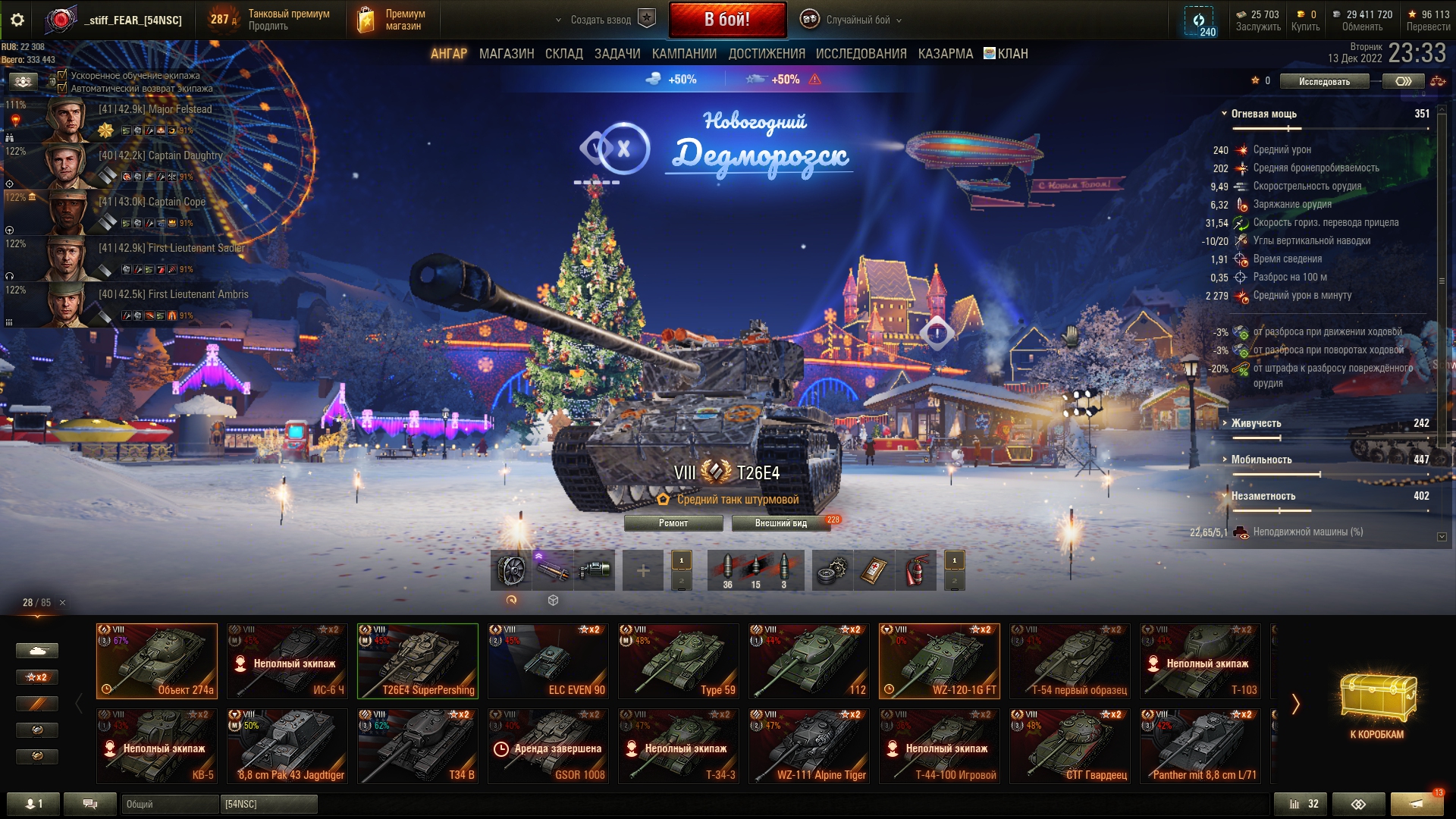This screenshot has width=1456, height=819.
Task: Open the Случайный бой mode dropdown
Action: coord(857,20)
